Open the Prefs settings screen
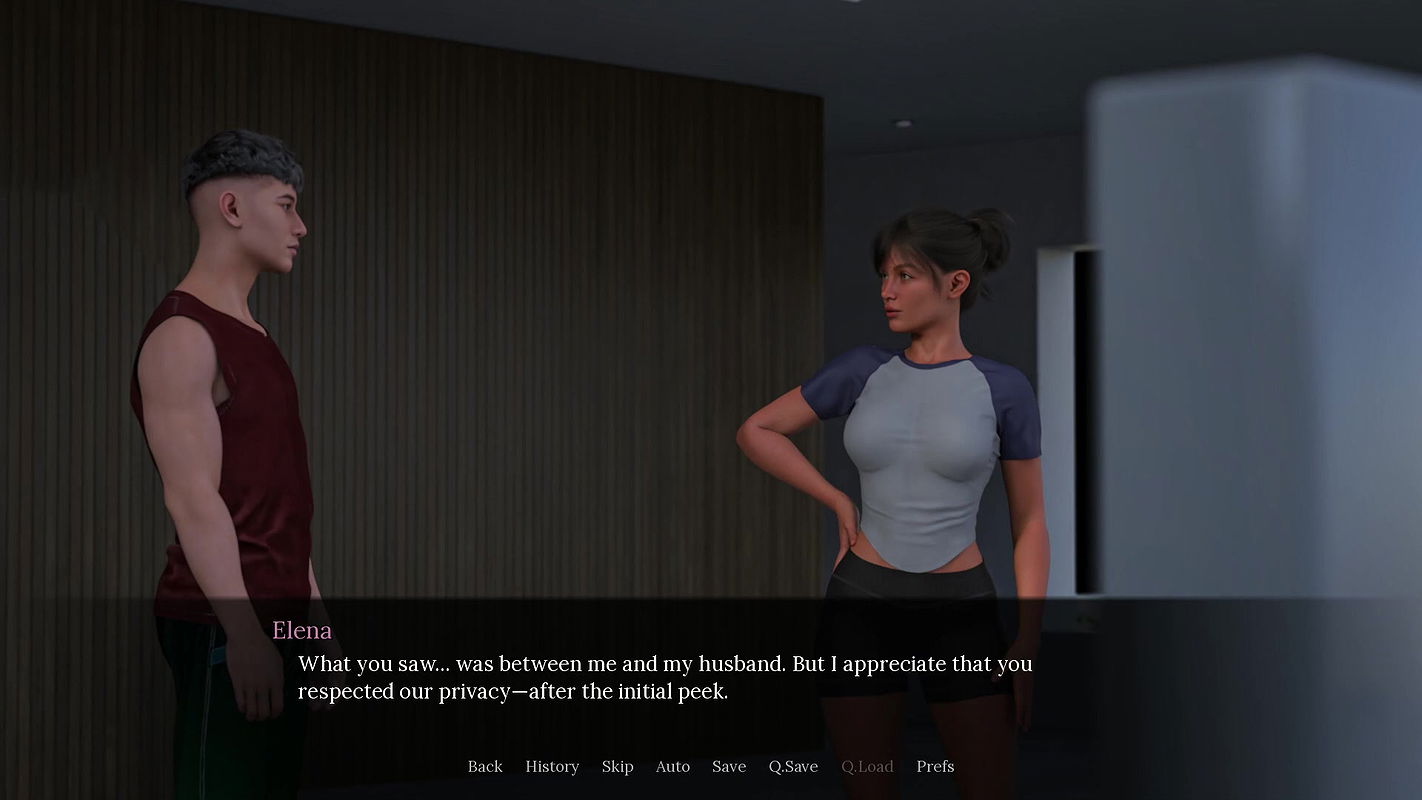 pyautogui.click(x=934, y=766)
